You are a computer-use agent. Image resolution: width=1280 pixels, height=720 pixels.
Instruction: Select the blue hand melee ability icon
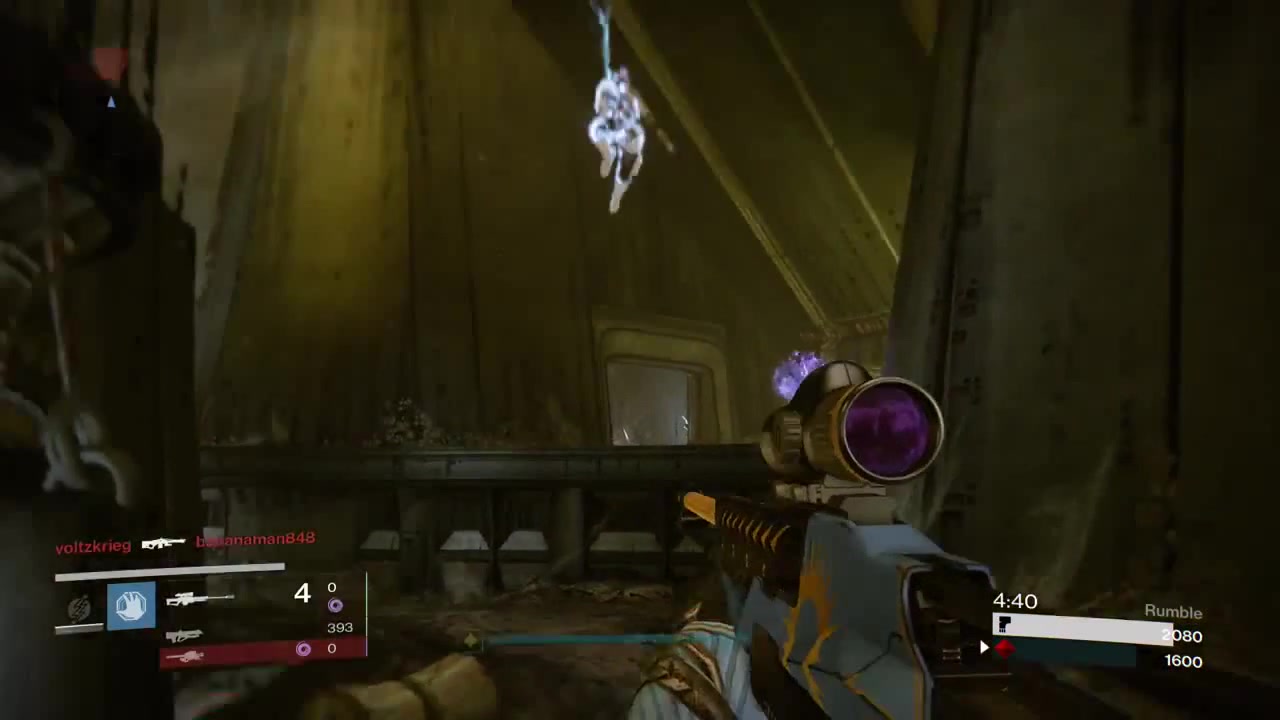(x=131, y=605)
